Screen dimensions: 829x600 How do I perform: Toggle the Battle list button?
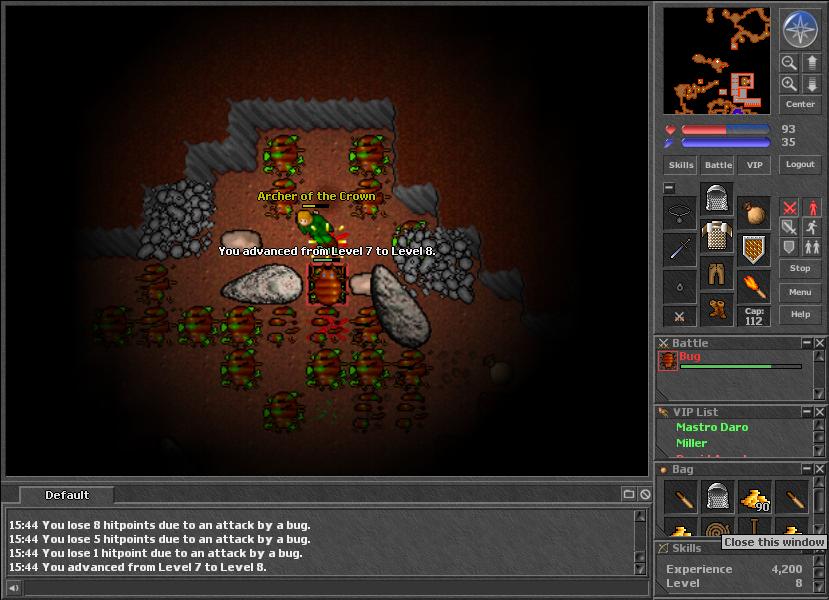click(718, 165)
